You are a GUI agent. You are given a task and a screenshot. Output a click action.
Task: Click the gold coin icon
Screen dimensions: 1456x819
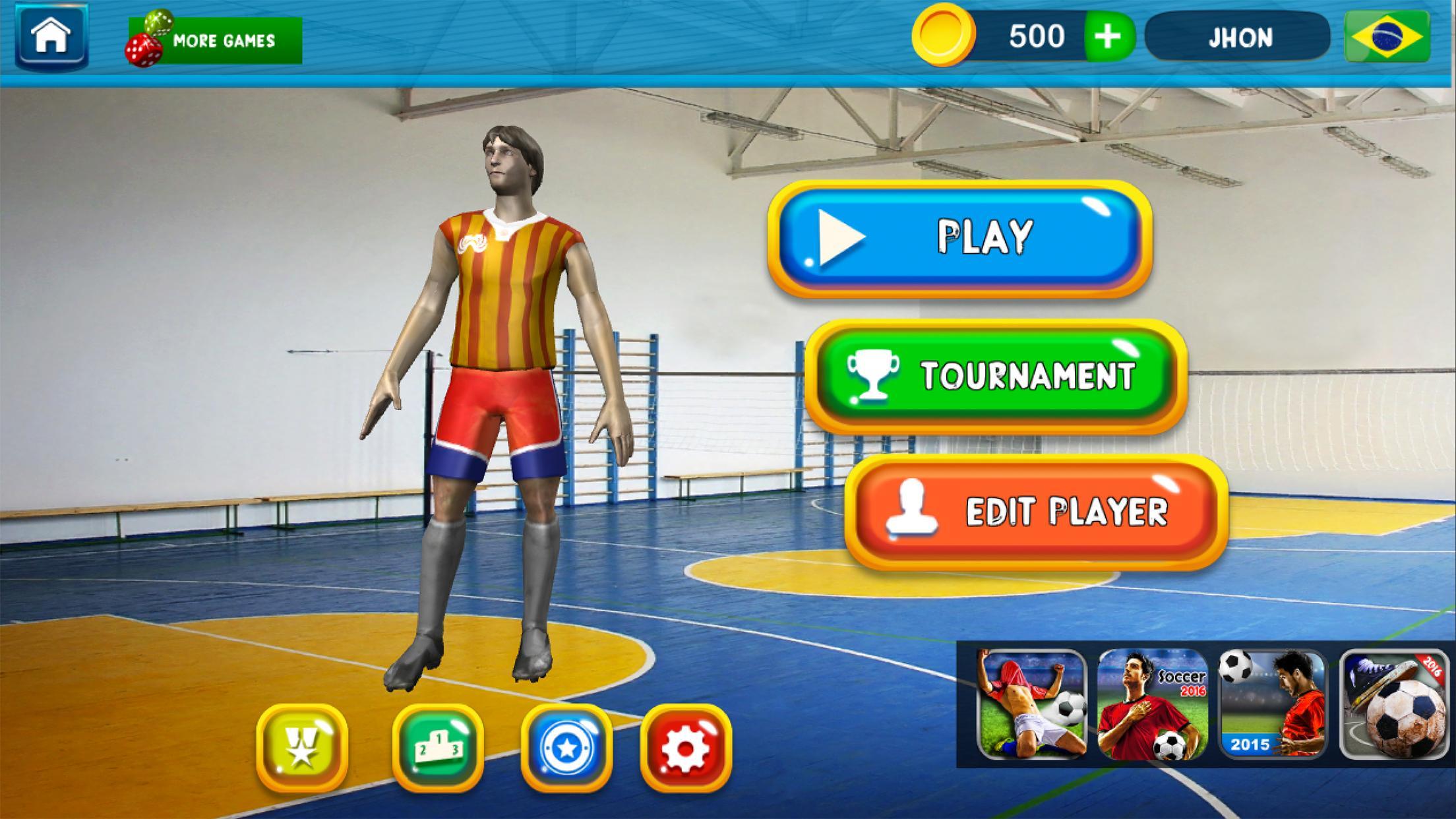(x=945, y=37)
